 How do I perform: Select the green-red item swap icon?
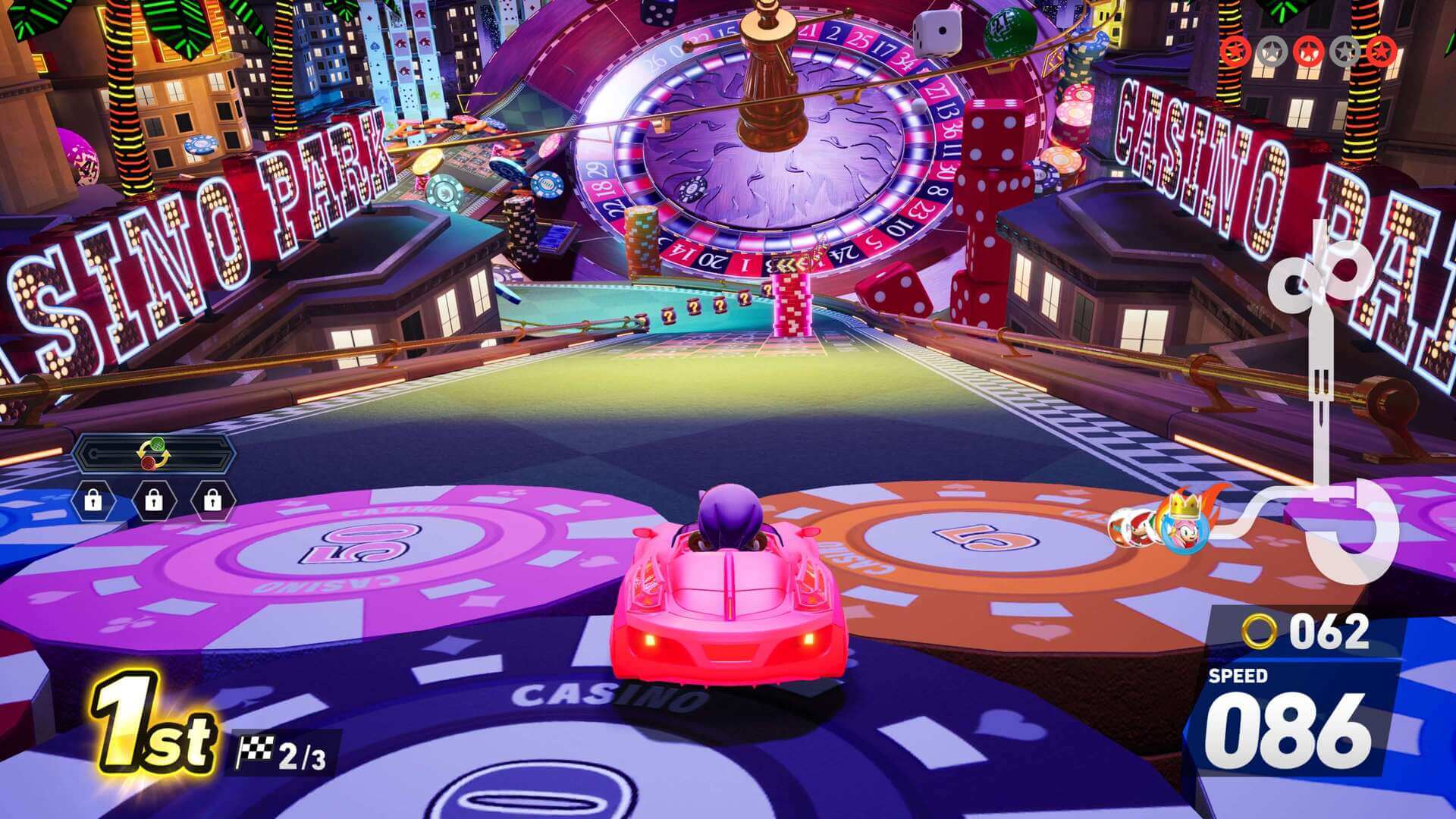pyautogui.click(x=155, y=453)
